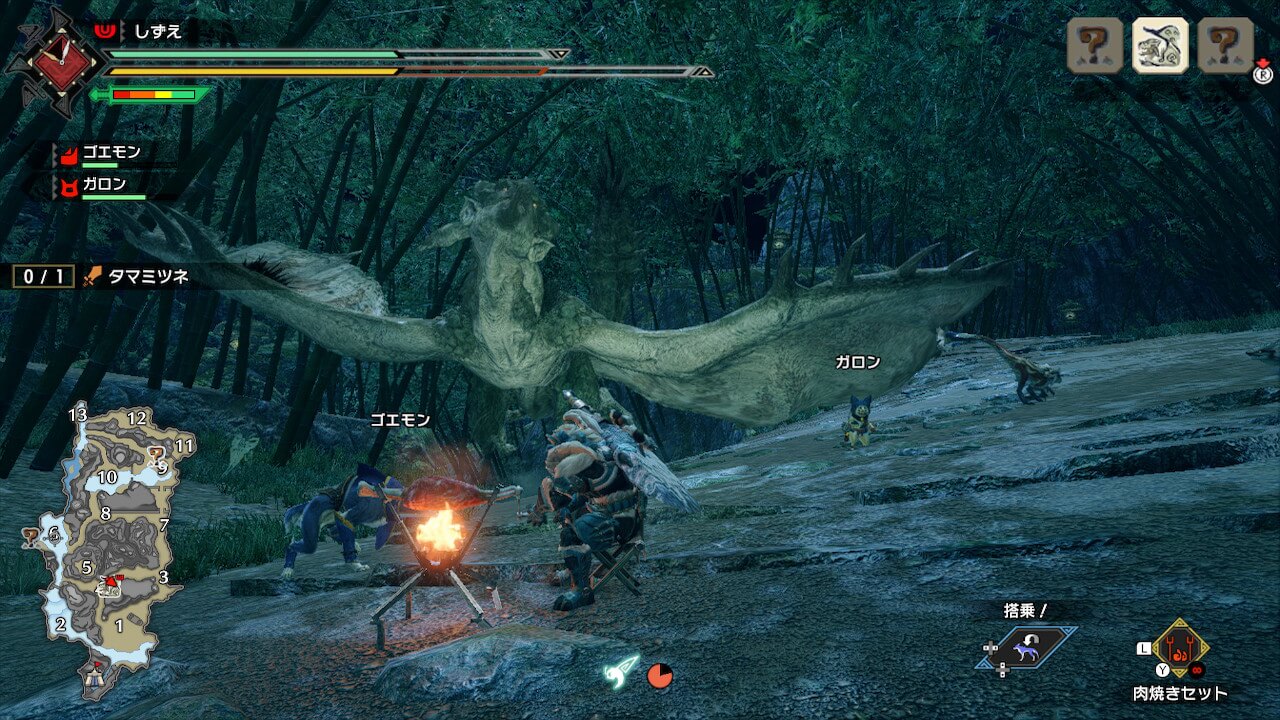Image resolution: width=1280 pixels, height=720 pixels.
Task: Click the weapon sharpness gauge
Action: click(152, 95)
